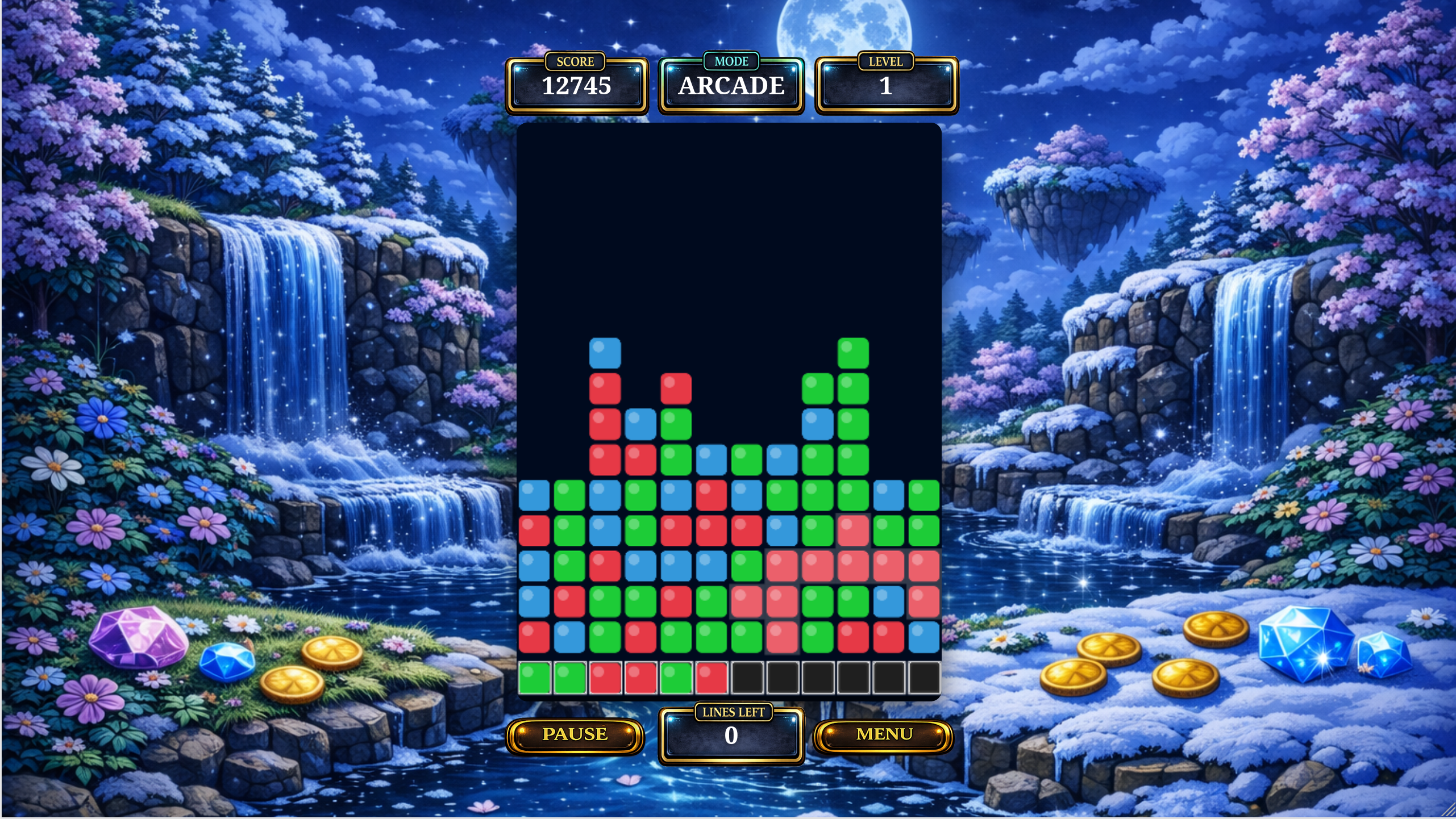Click the topmost blue block above the red column
1456x819 pixels.
pyautogui.click(x=605, y=353)
